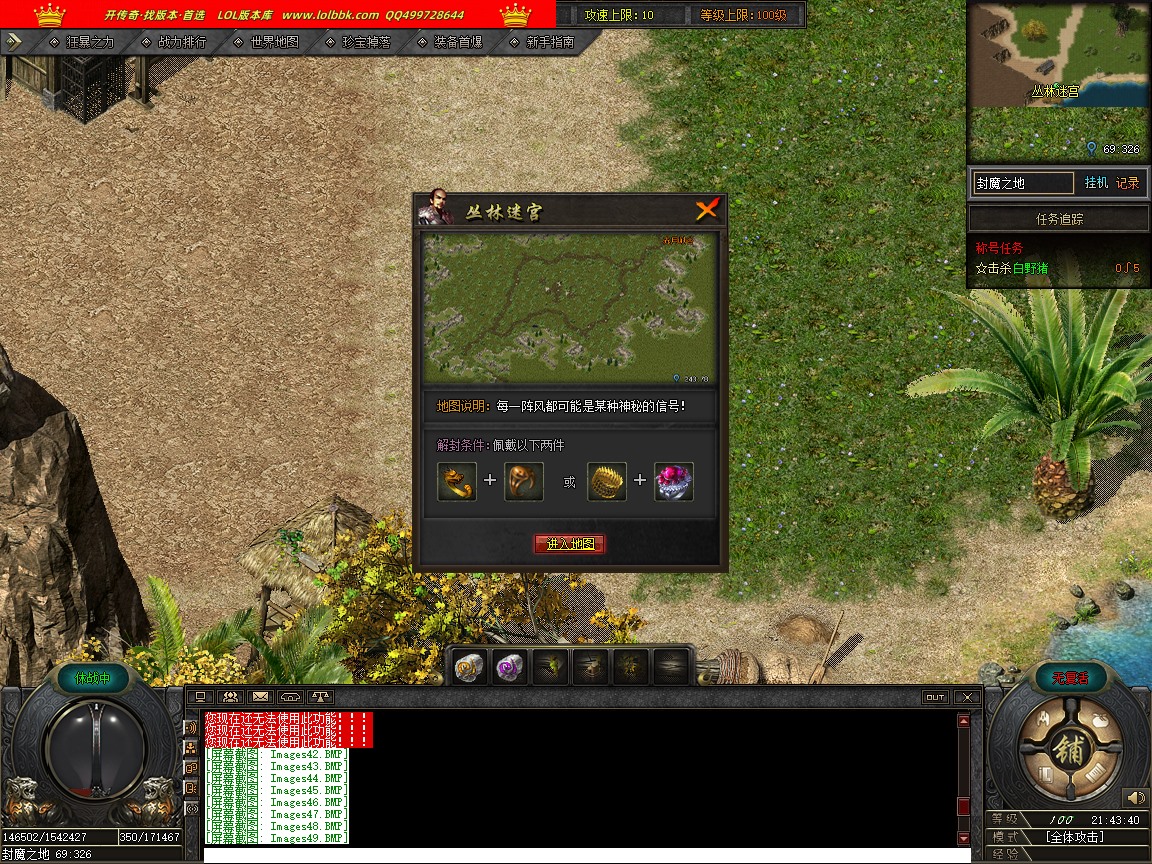Select the ruby ring requirement icon
The image size is (1152, 864).
pyautogui.click(x=674, y=481)
